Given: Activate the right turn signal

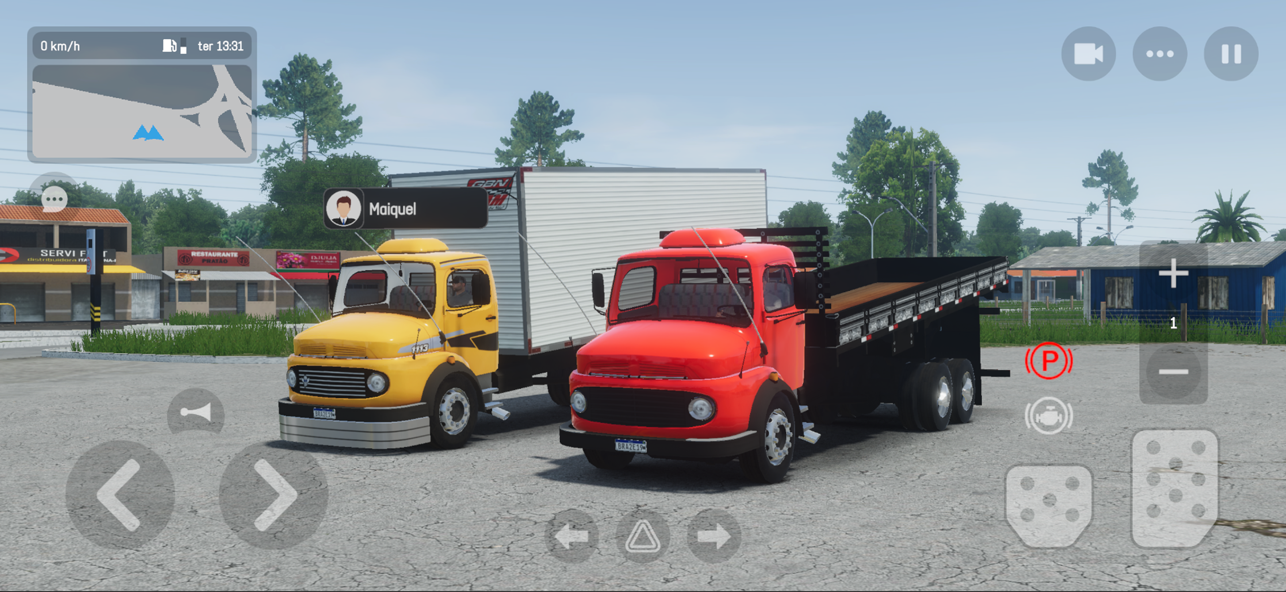Looking at the screenshot, I should tap(713, 537).
